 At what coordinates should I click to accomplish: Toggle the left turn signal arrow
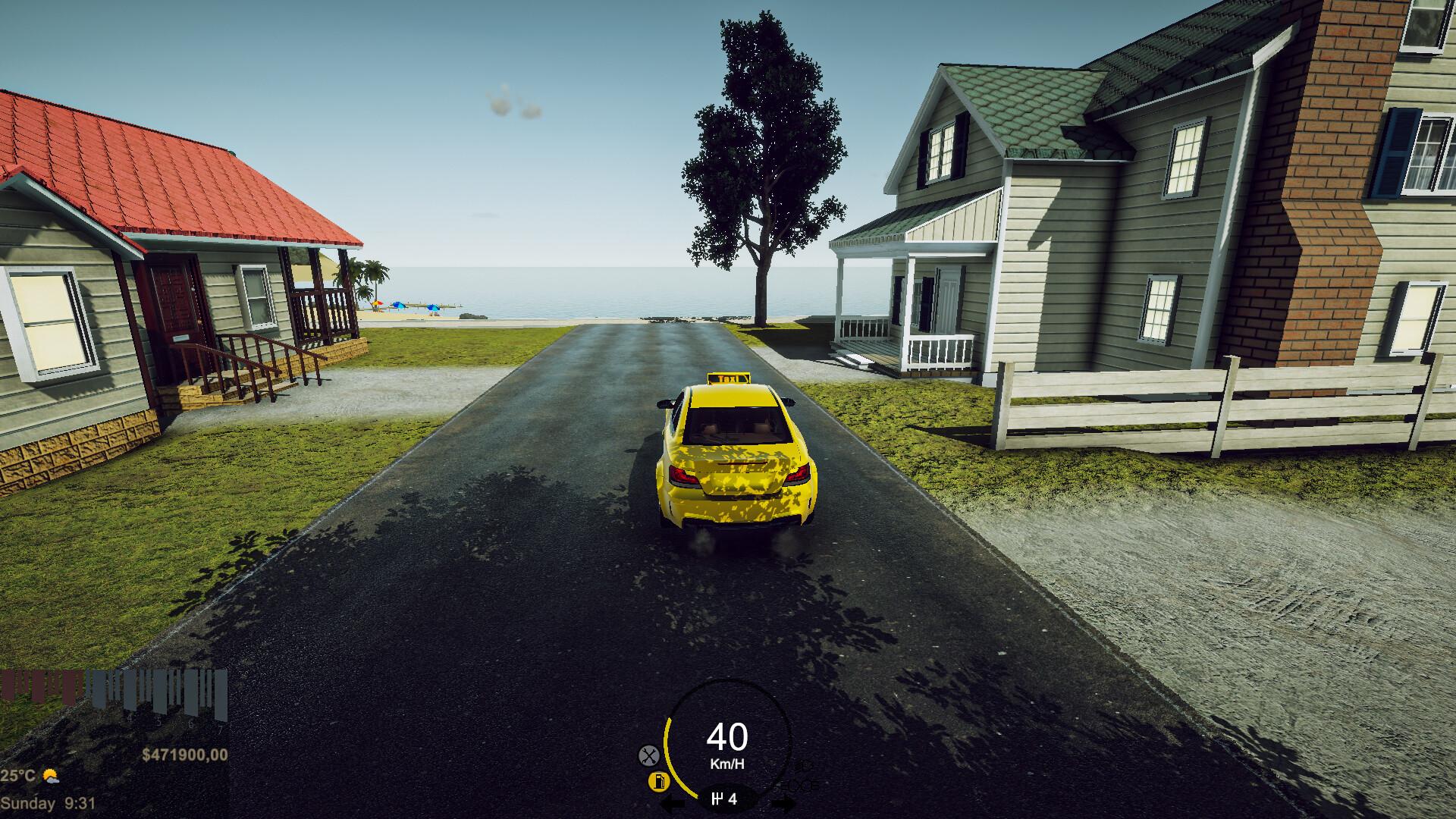(673, 802)
